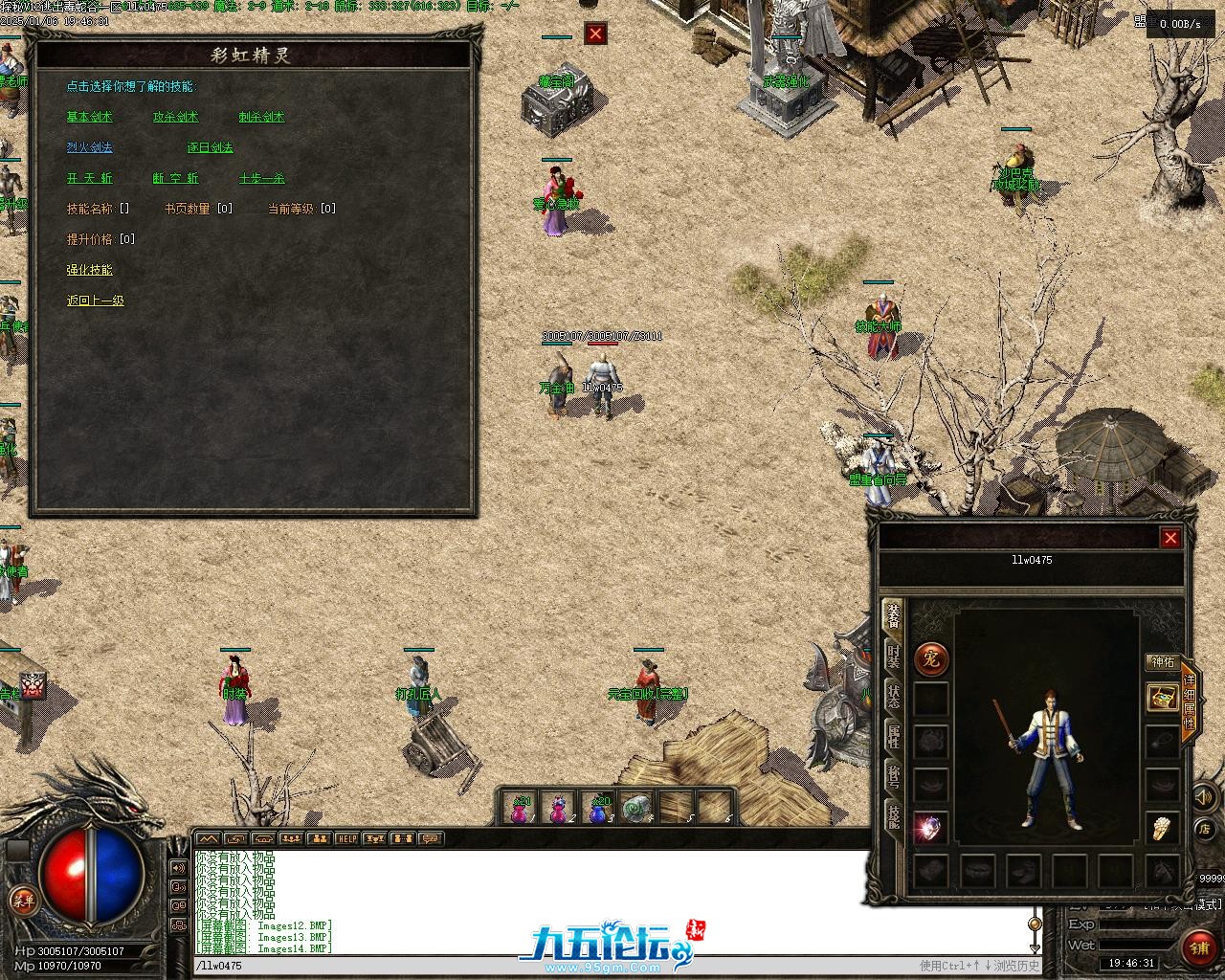Use the blue potion in hotbar slot 3

(x=598, y=809)
